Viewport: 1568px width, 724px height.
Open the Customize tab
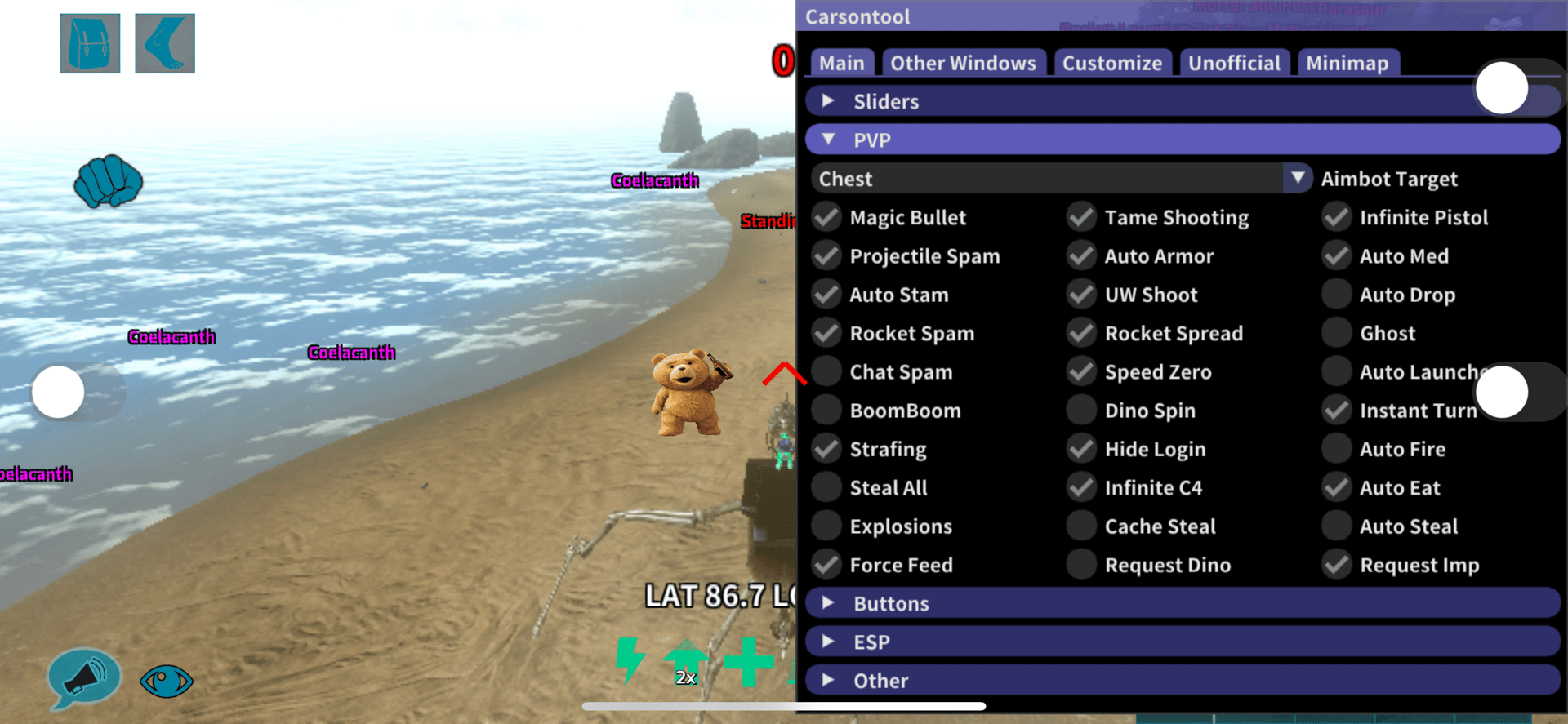click(1111, 63)
